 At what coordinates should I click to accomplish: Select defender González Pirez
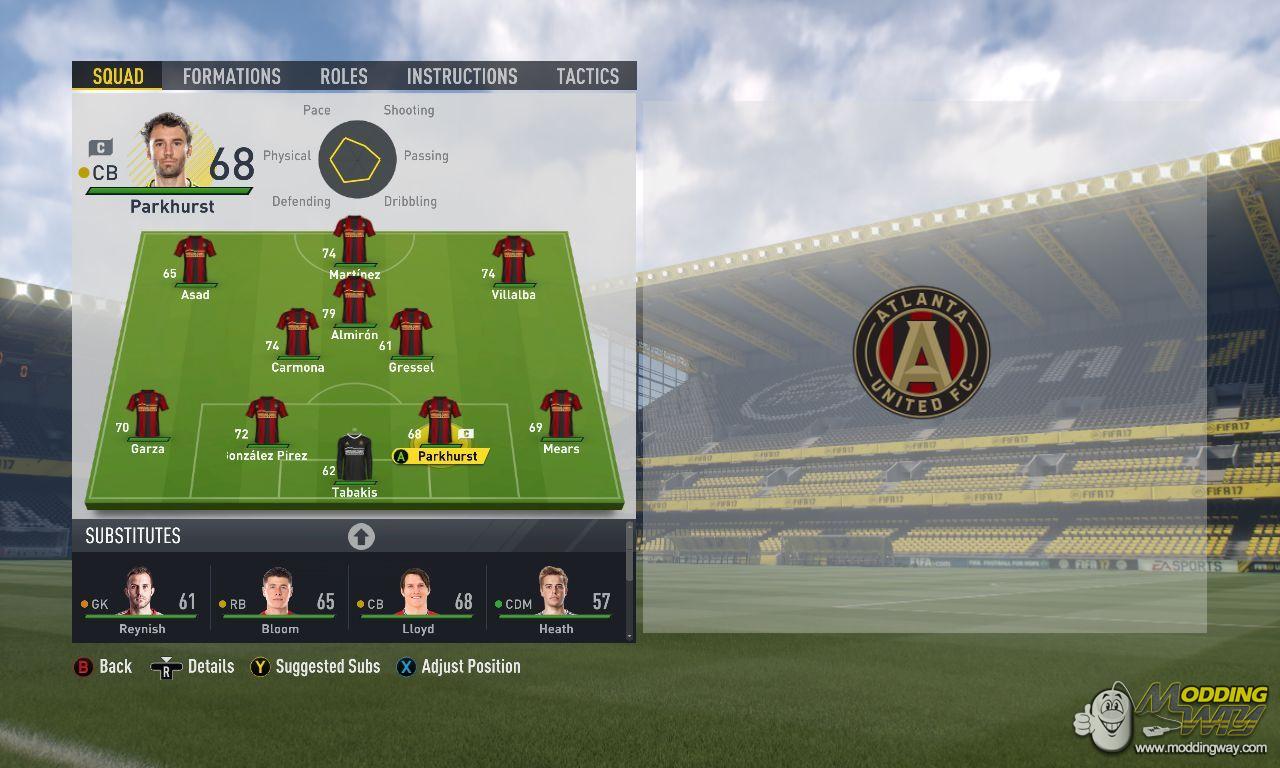point(266,422)
